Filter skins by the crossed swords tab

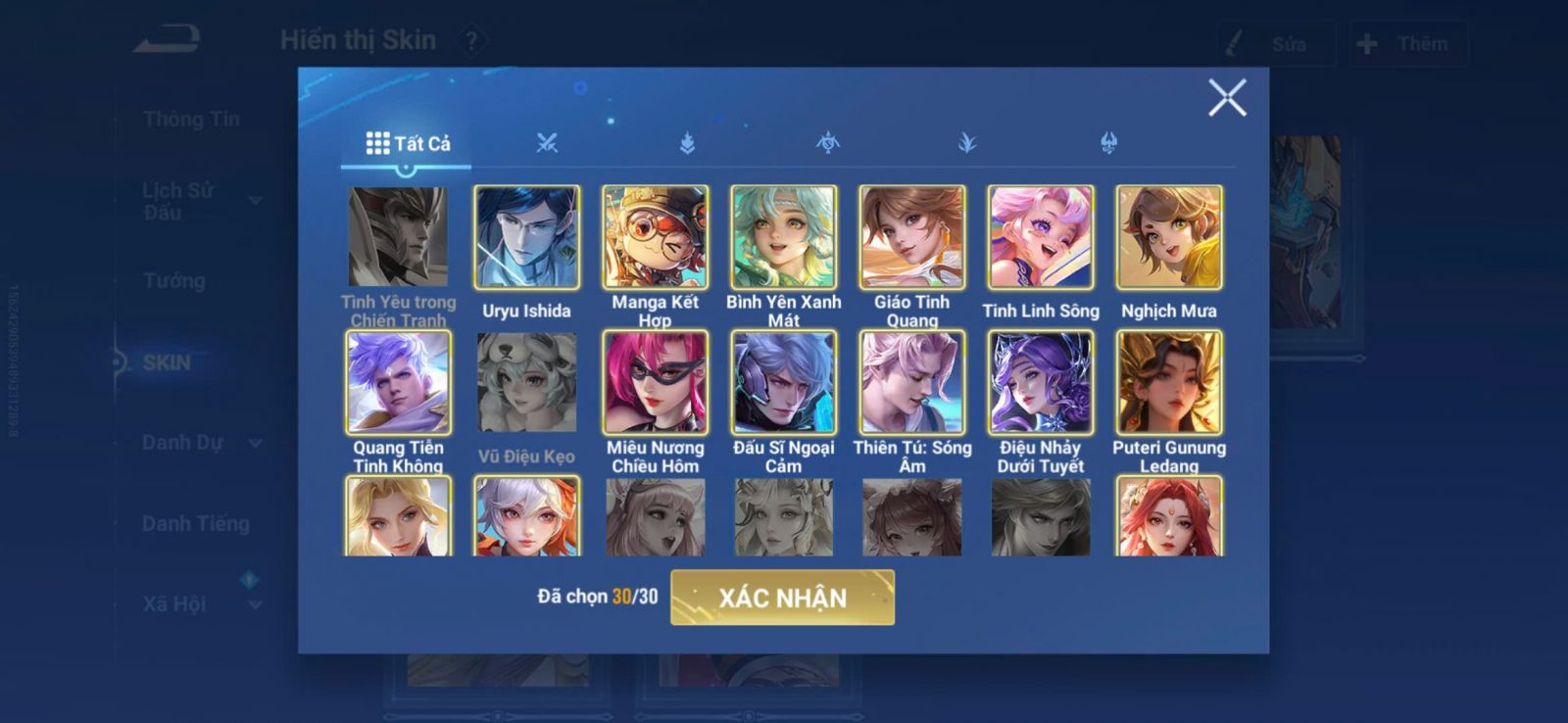click(x=547, y=144)
